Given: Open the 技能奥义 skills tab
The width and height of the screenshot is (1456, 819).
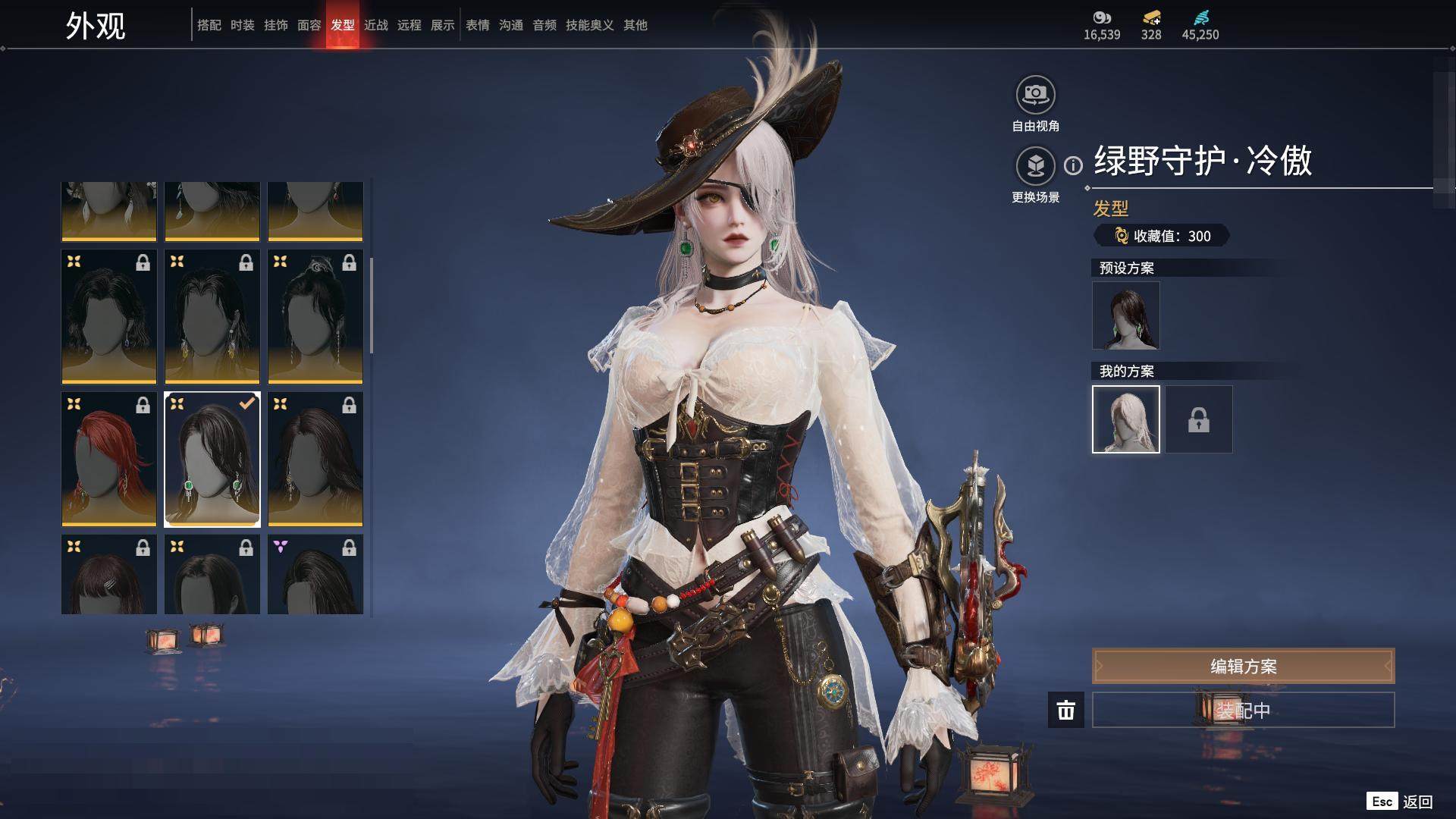Looking at the screenshot, I should pos(589,25).
